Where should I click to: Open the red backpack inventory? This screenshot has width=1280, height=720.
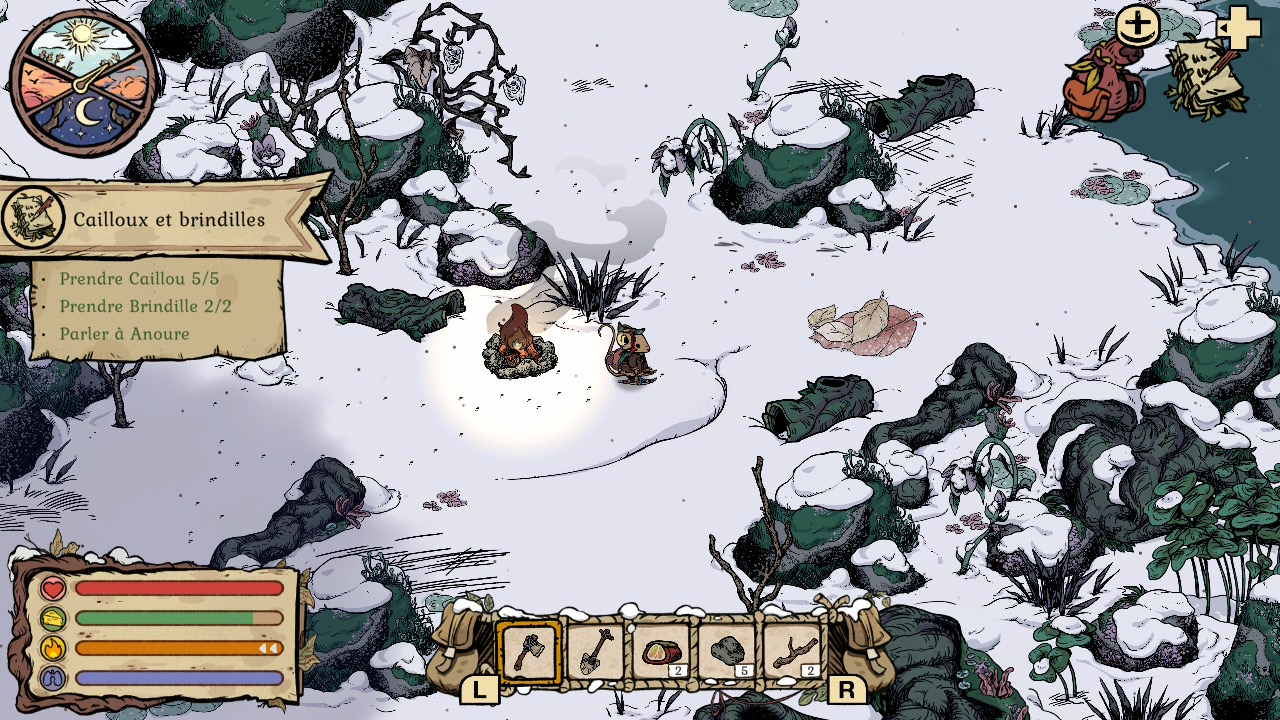pyautogui.click(x=1102, y=84)
